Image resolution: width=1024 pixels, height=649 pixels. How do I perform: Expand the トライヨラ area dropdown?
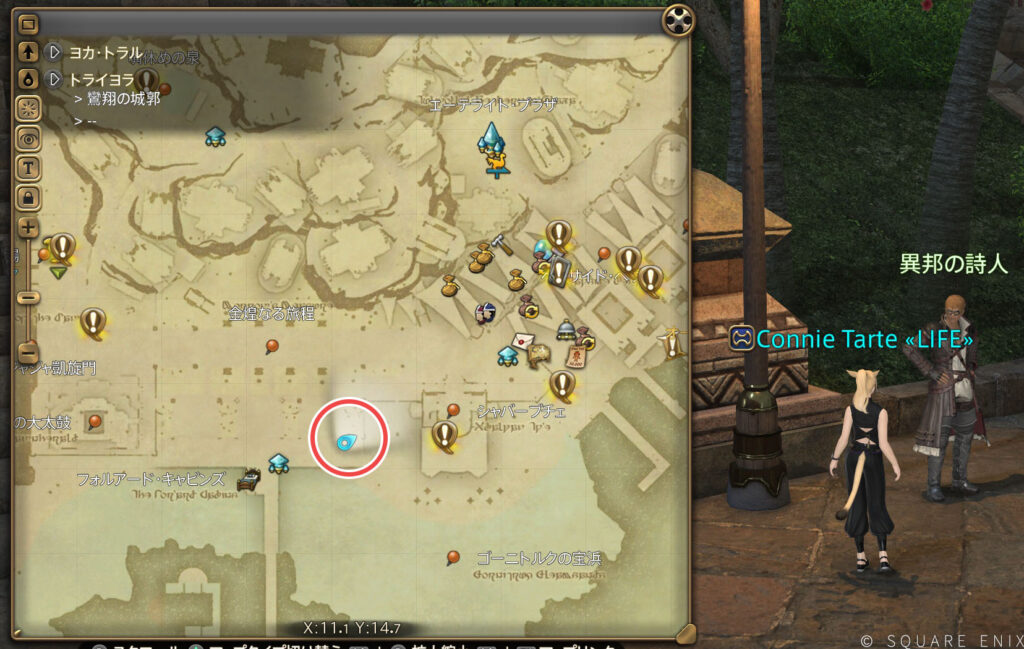click(55, 78)
